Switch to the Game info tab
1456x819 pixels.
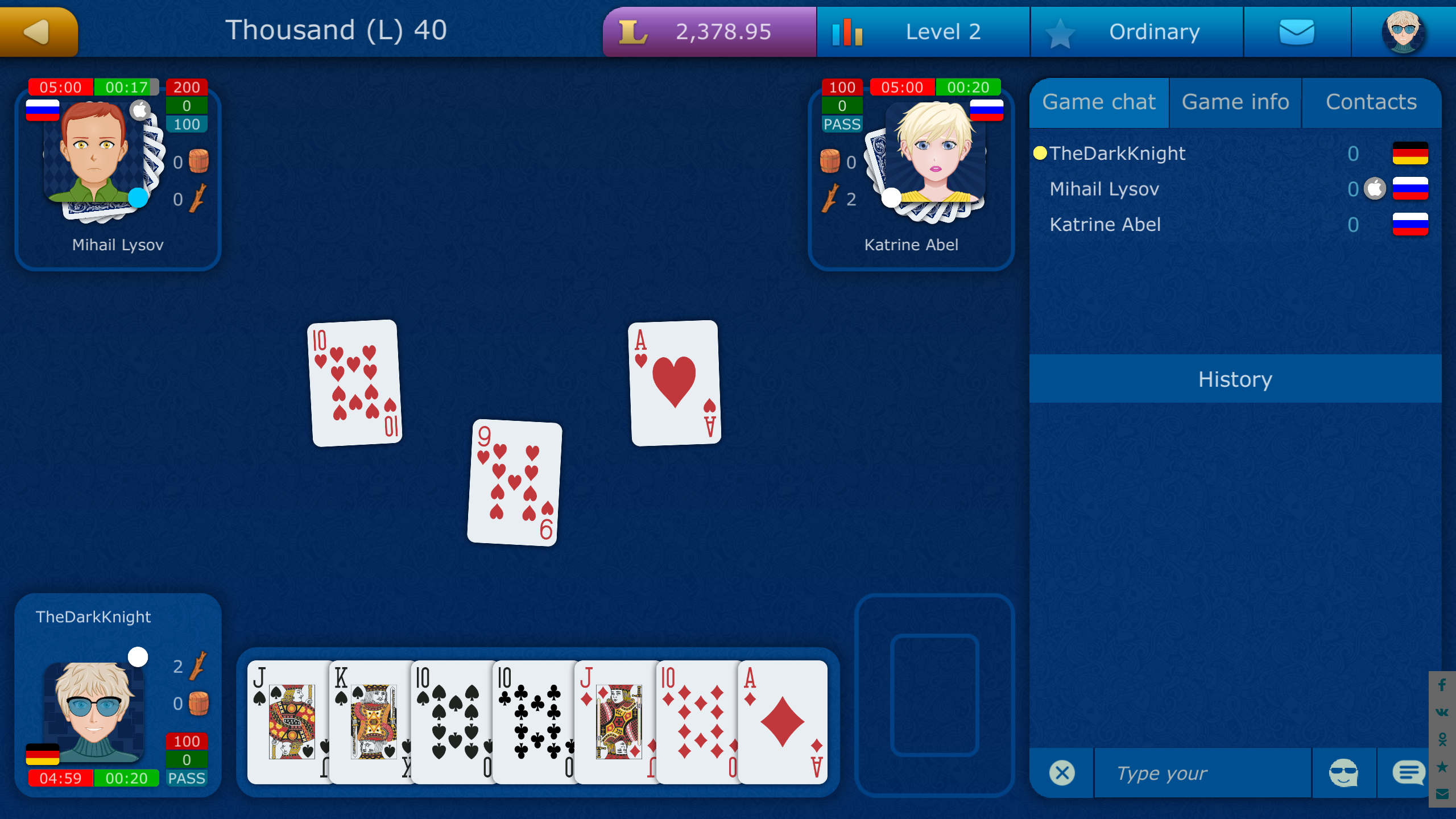point(1235,102)
